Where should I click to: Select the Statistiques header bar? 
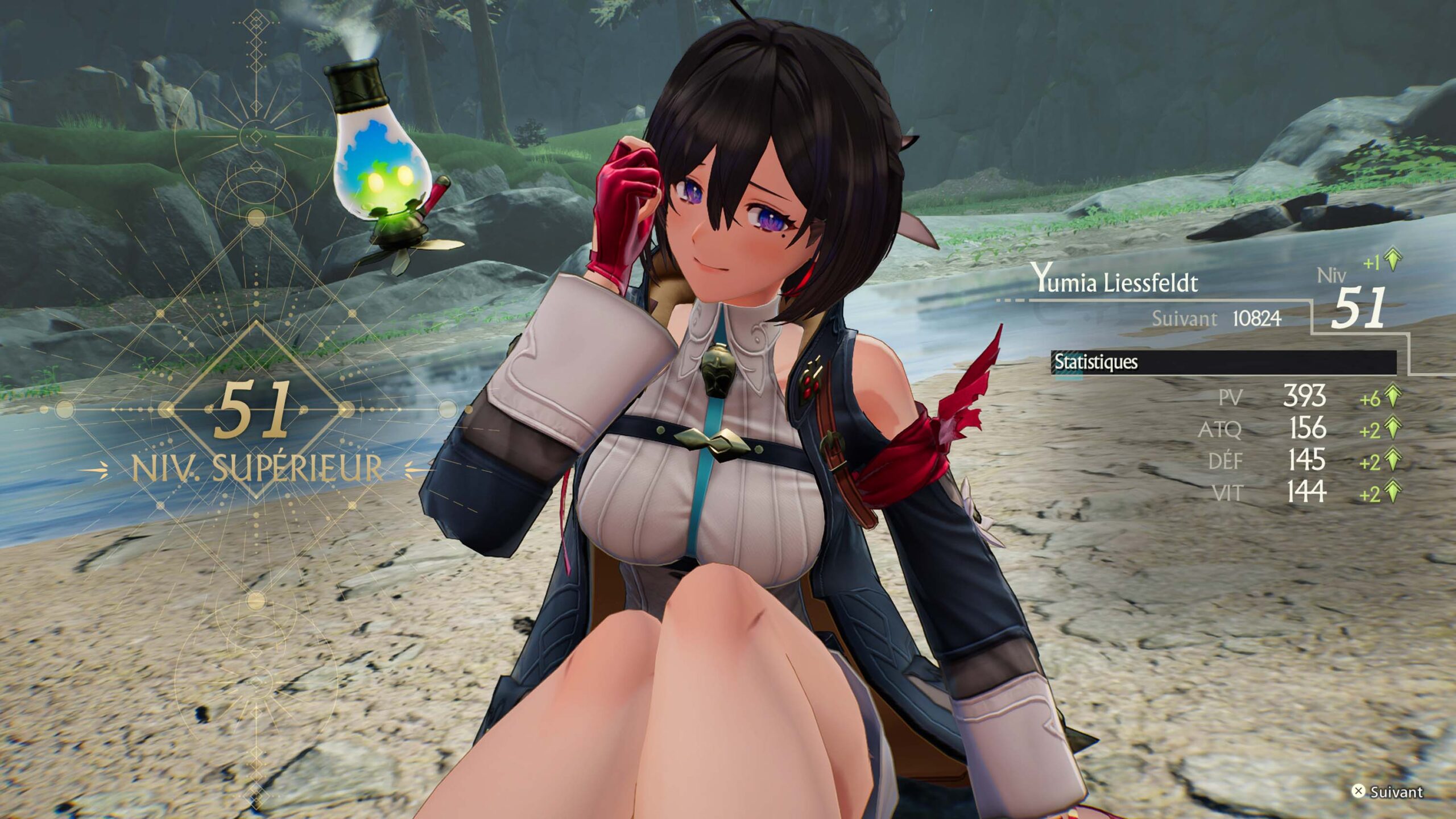click(x=1223, y=362)
